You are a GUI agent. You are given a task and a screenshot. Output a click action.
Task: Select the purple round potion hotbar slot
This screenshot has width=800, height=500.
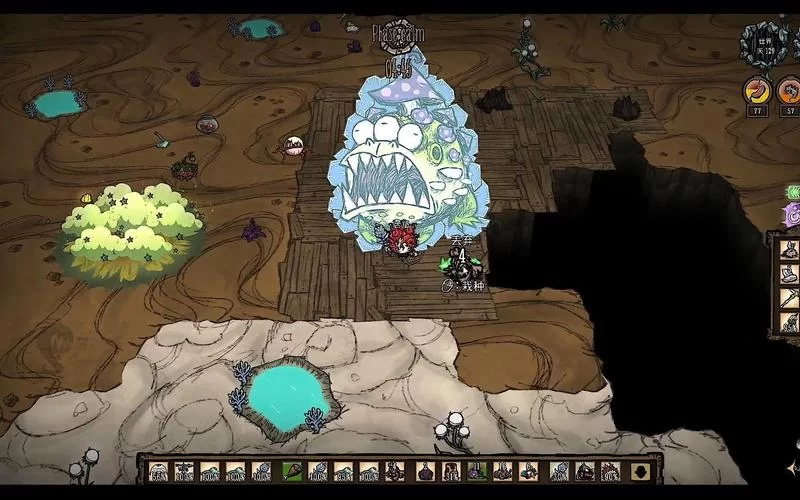click(424, 471)
